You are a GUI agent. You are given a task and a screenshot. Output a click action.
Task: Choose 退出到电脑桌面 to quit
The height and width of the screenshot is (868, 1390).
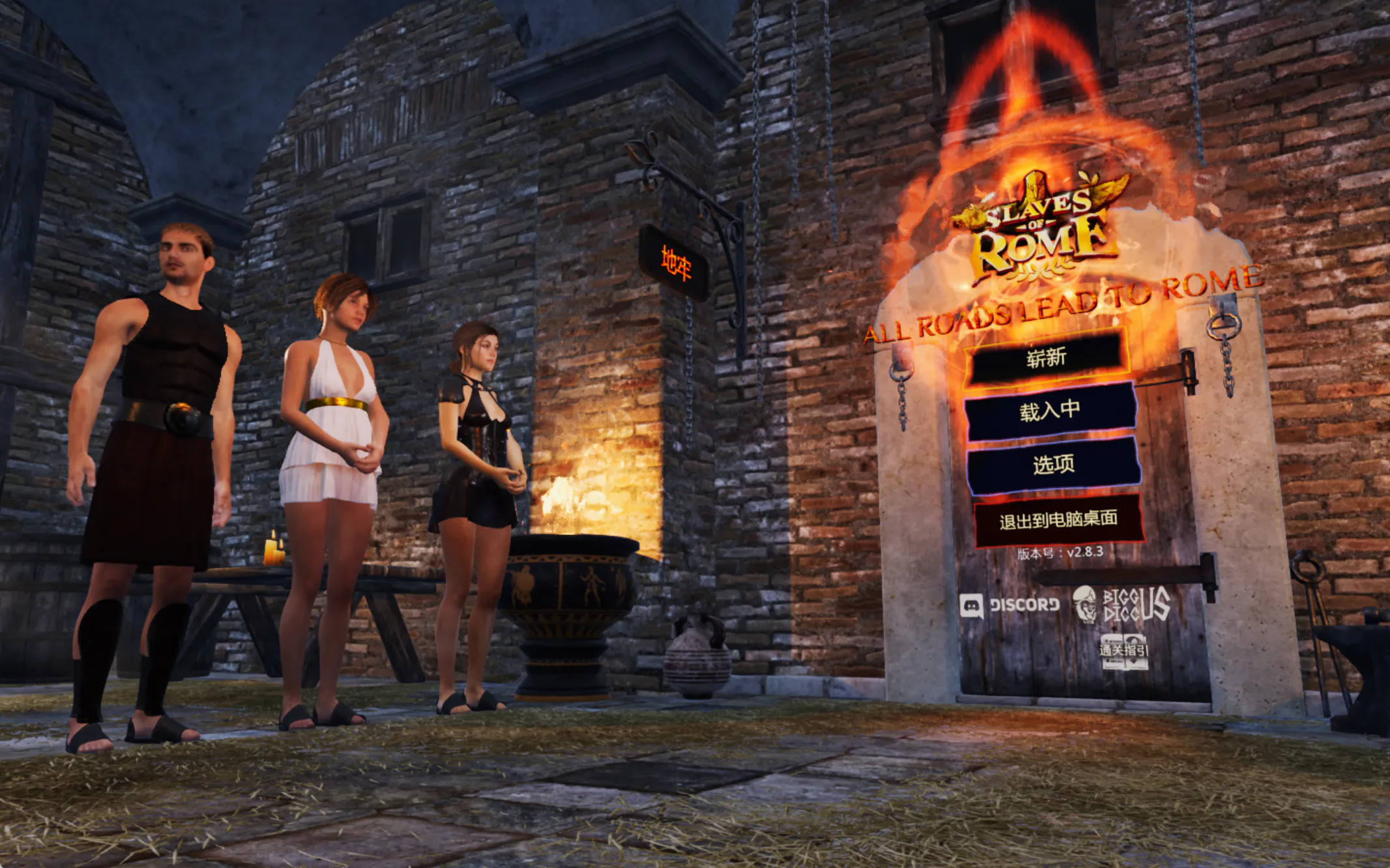[1058, 520]
